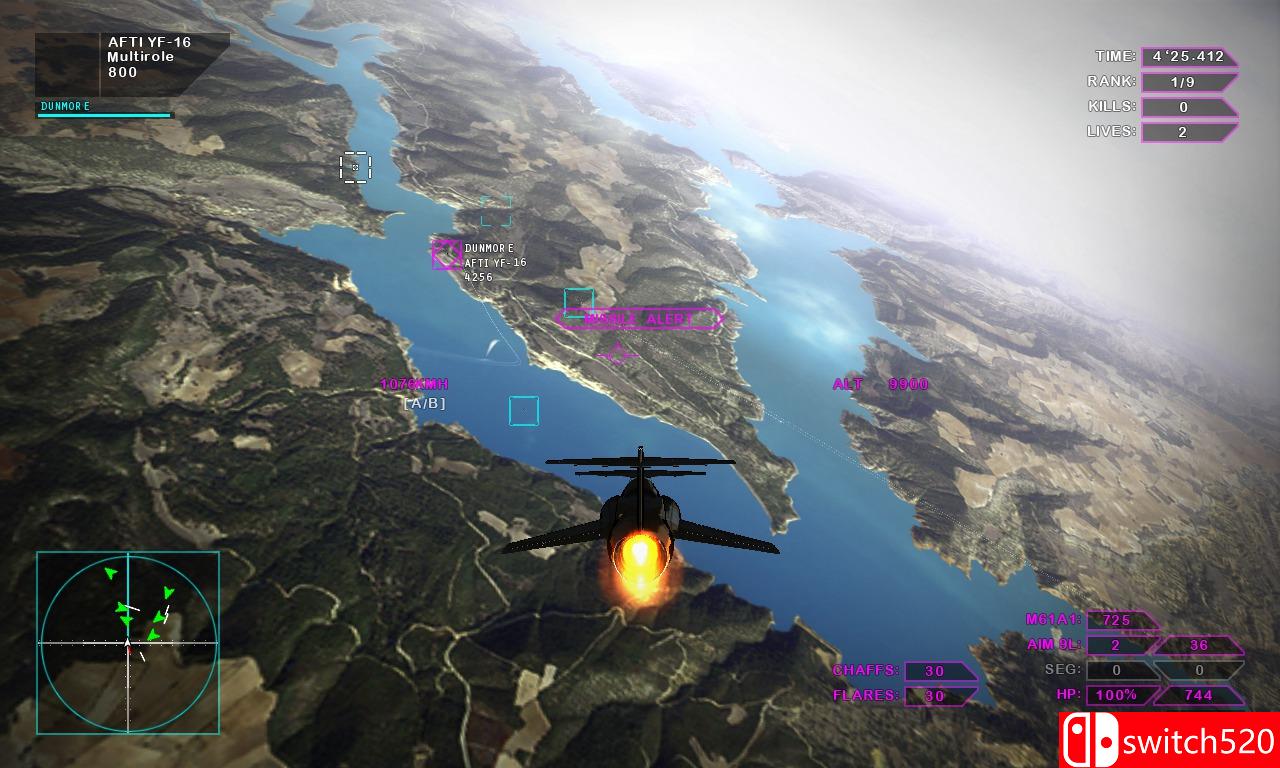The height and width of the screenshot is (768, 1280).
Task: Click the MISSILE ALERT warning banner
Action: [x=639, y=318]
